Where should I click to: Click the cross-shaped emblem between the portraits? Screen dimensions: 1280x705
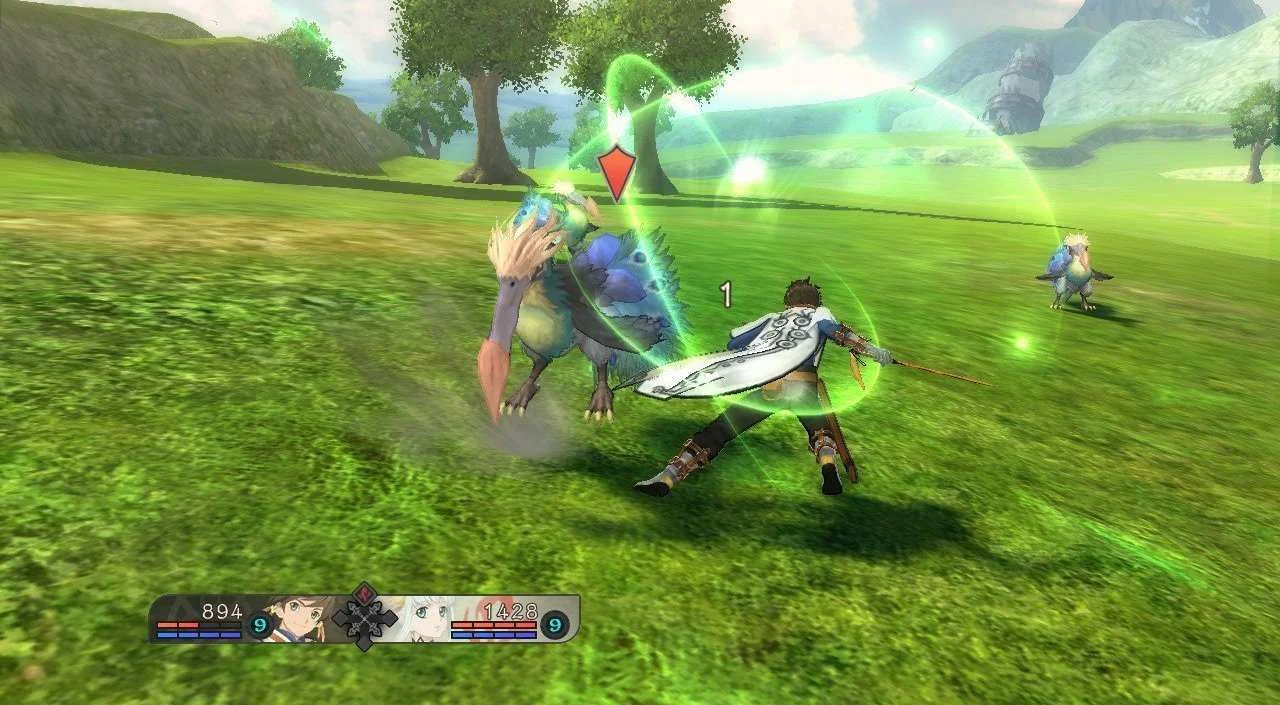pos(364,620)
